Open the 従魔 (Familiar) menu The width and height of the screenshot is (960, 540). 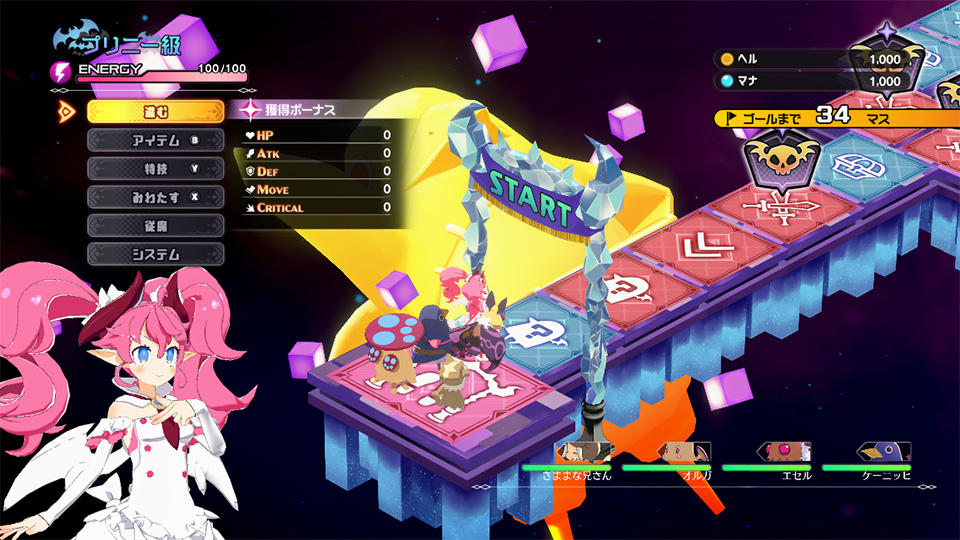(x=155, y=225)
